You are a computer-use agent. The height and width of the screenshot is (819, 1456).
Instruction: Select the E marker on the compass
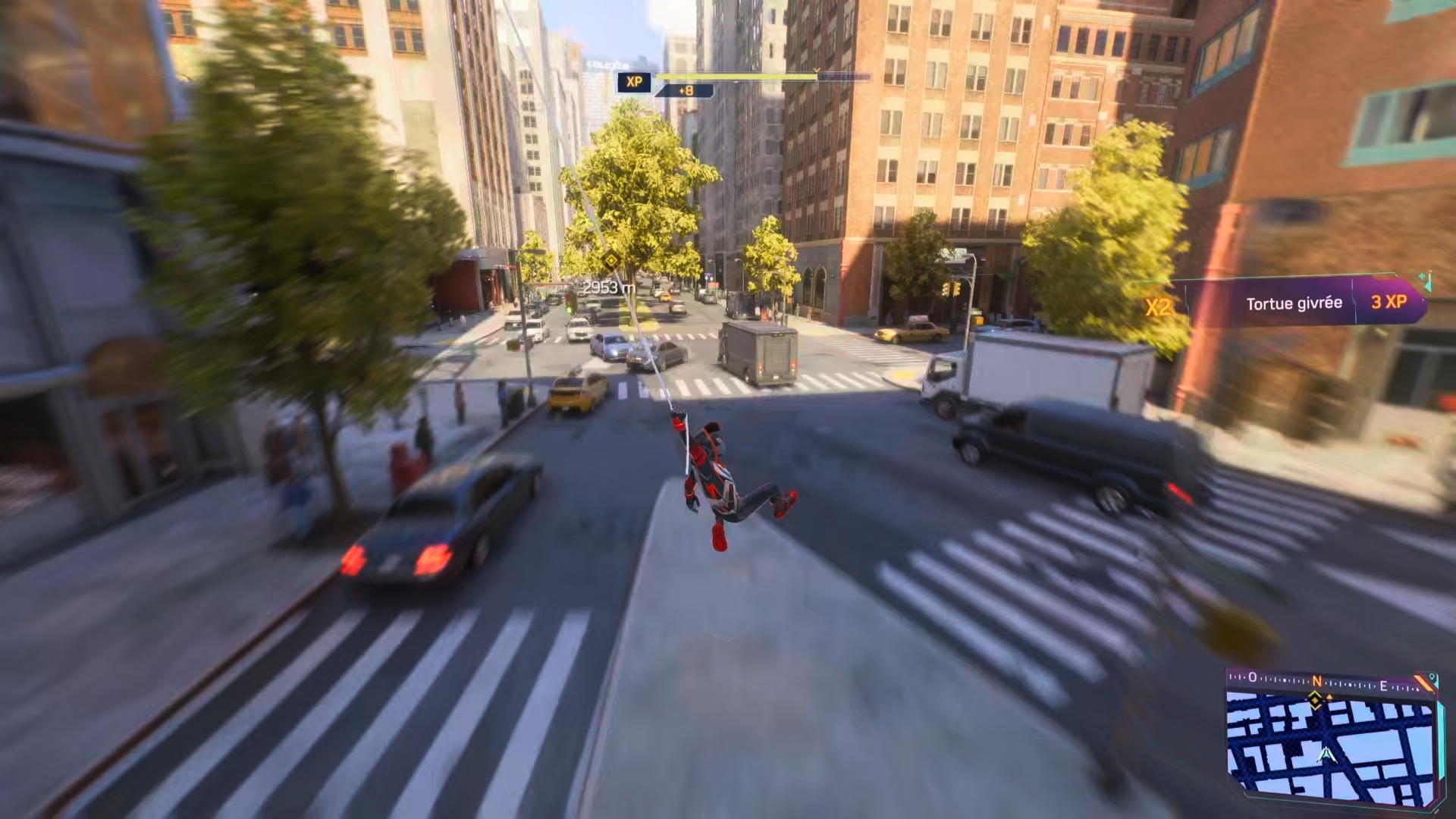(x=1385, y=686)
